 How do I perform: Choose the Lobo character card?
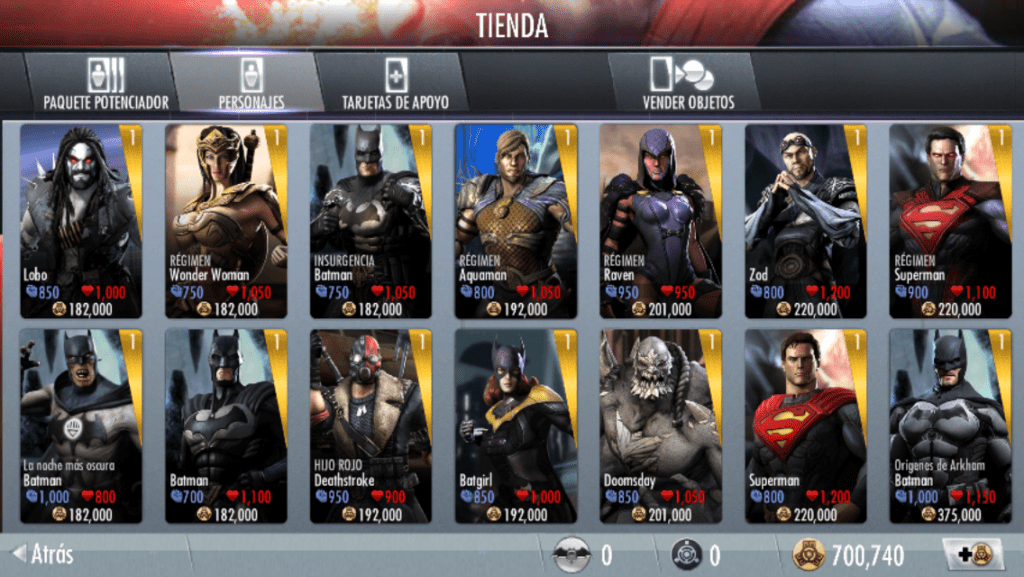tap(81, 221)
